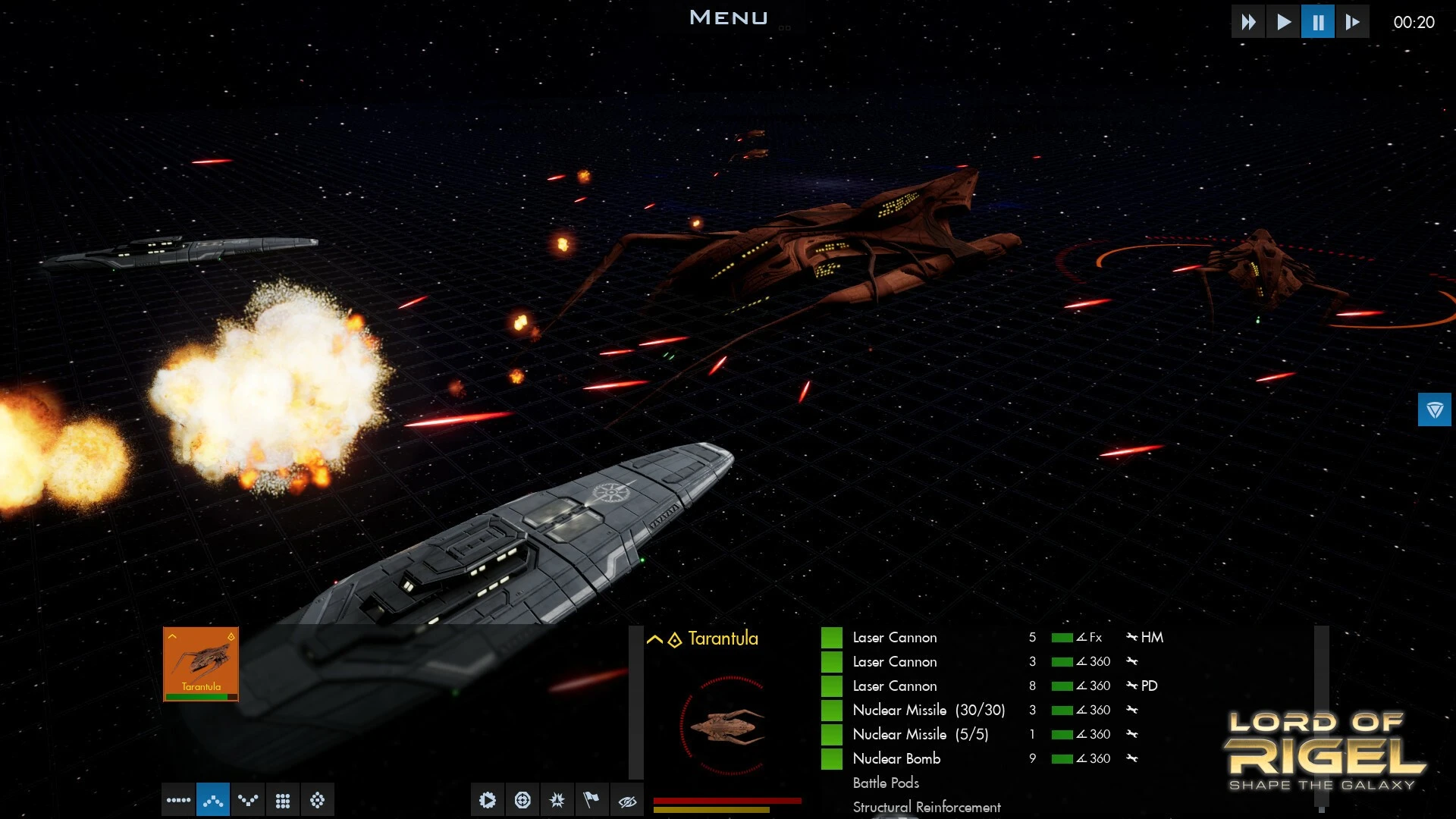
Task: Toggle the crossed-out eye visibility button
Action: pos(627,800)
